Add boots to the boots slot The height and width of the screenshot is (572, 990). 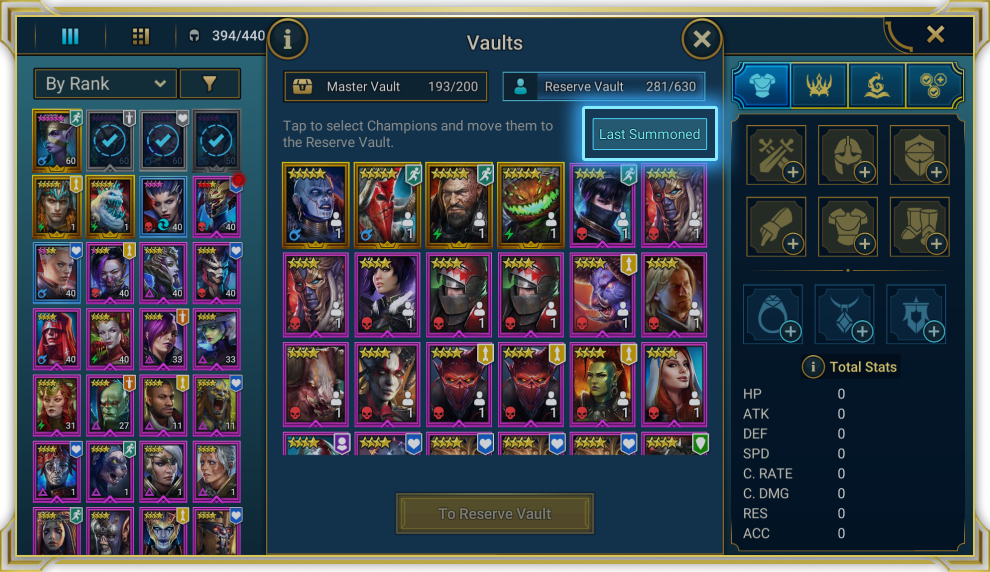[920, 228]
